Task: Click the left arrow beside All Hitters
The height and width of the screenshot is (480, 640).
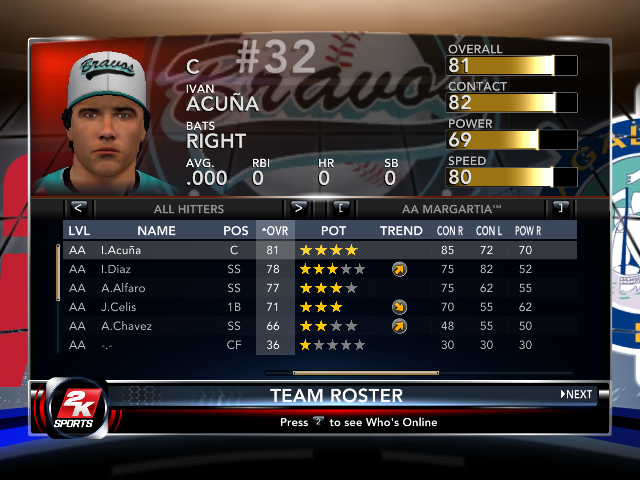Action: point(79,209)
